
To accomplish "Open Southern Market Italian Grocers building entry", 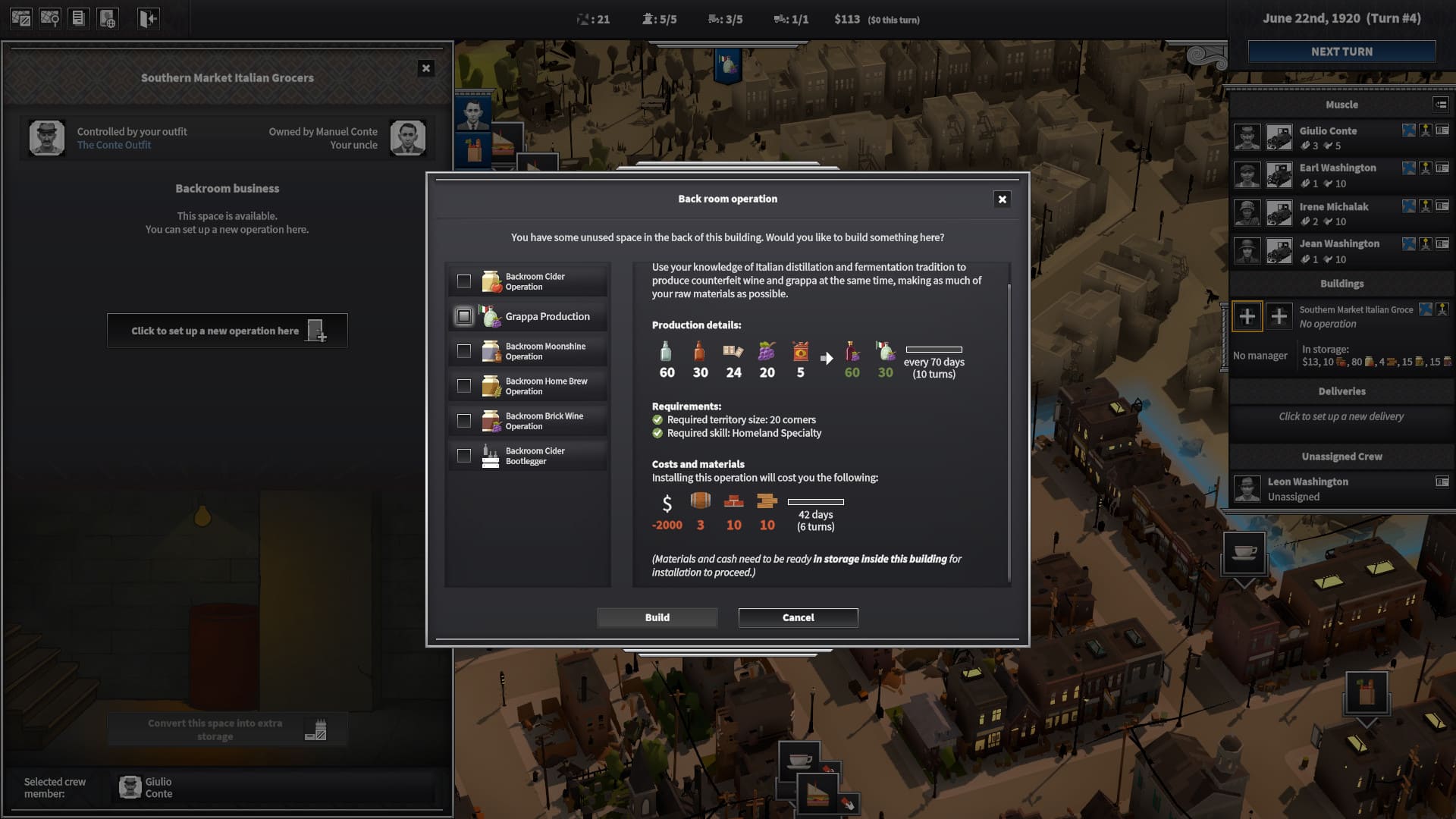I will tap(1355, 310).
